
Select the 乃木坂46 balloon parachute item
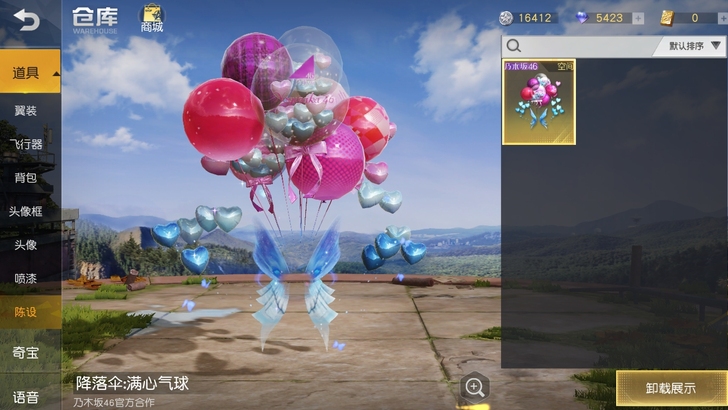(538, 102)
